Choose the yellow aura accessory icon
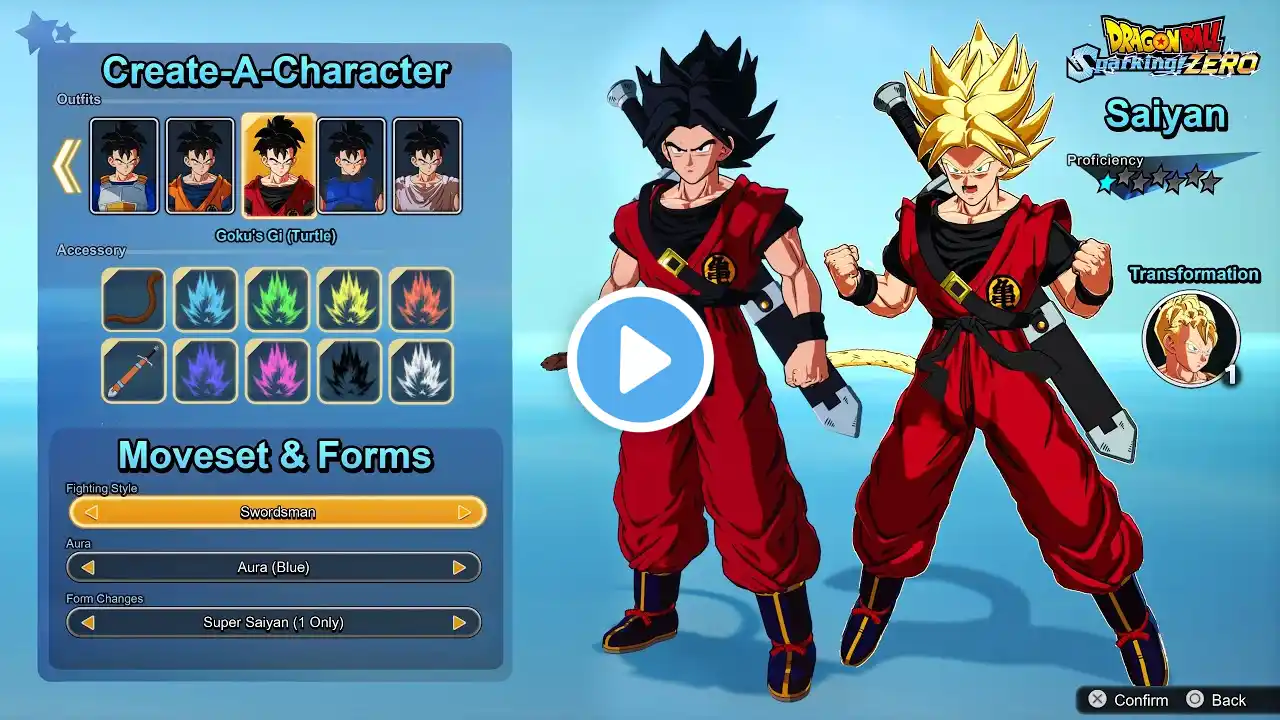The width and height of the screenshot is (1280, 720). 349,299
